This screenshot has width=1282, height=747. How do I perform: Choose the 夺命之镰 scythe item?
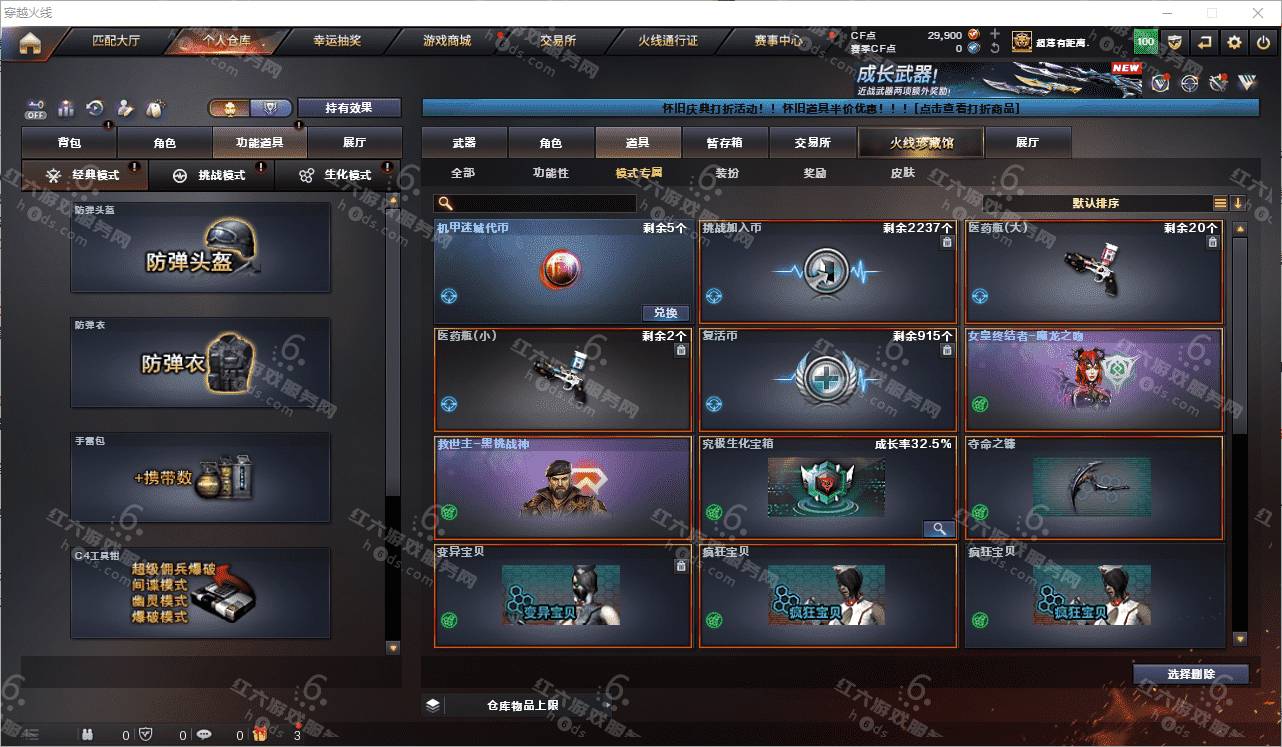point(1093,488)
